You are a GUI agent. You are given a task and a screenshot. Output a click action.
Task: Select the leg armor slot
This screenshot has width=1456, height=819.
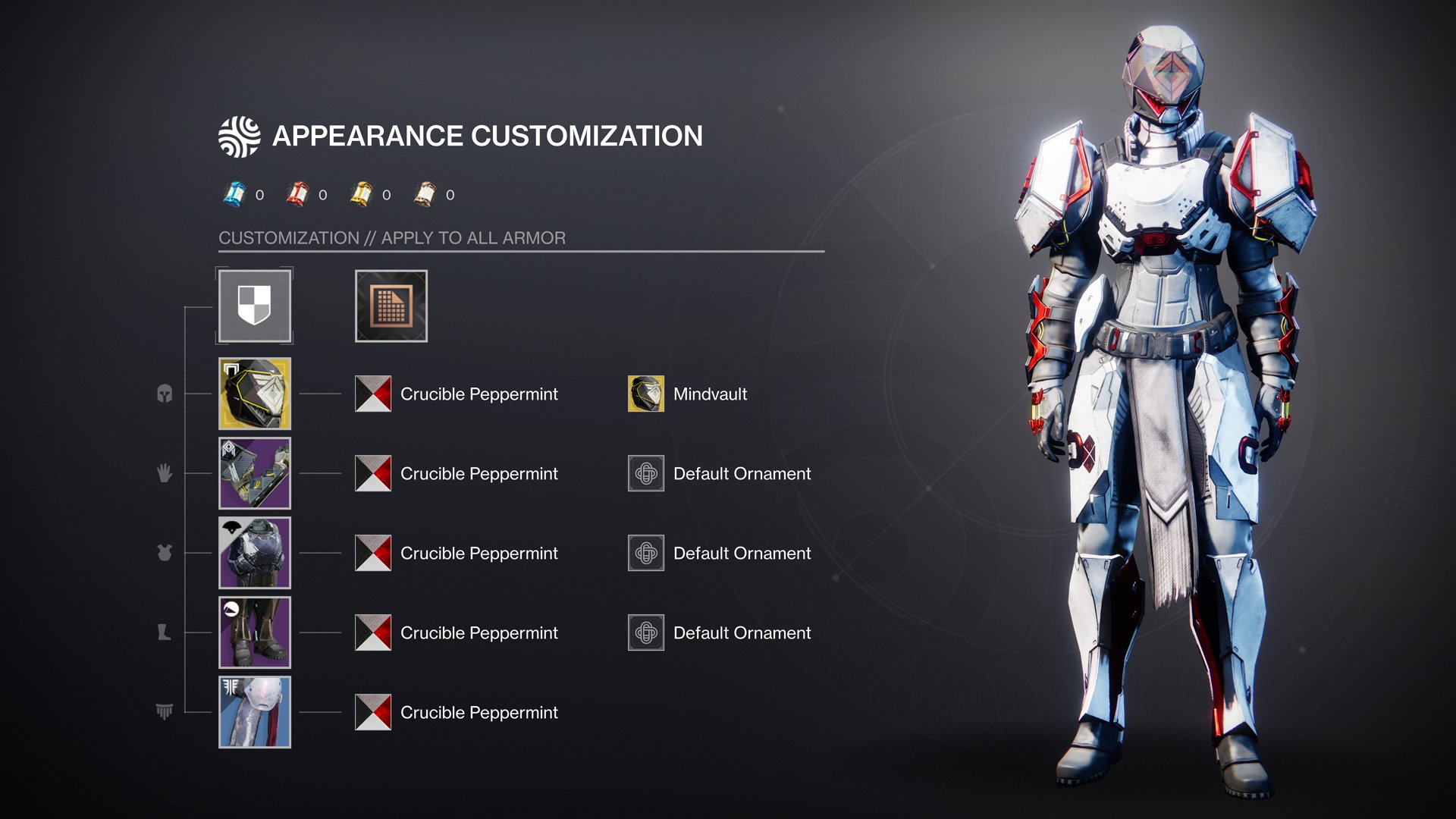pos(255,632)
